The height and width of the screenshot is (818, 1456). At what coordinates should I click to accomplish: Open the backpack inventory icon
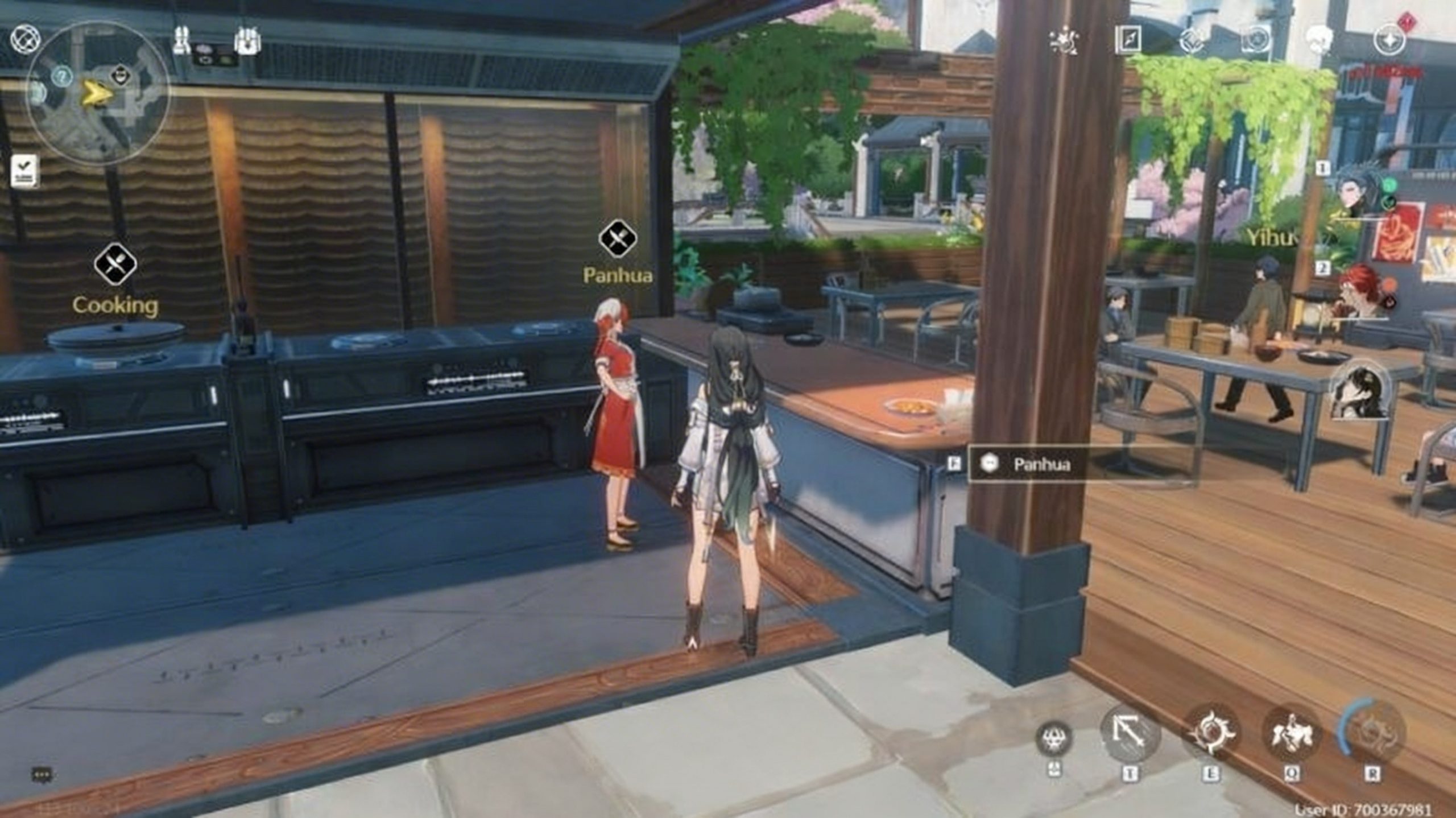click(247, 41)
